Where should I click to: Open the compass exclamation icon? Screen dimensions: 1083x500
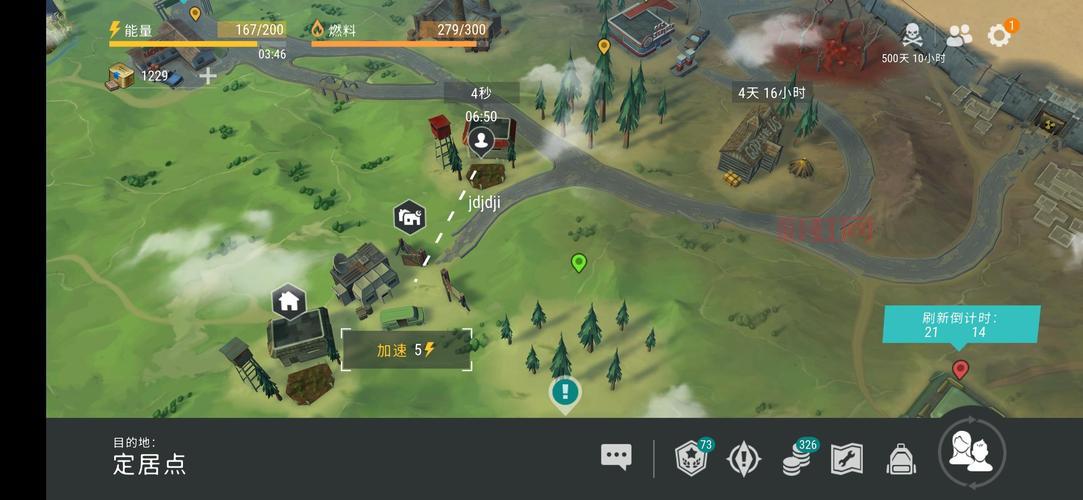(x=744, y=458)
